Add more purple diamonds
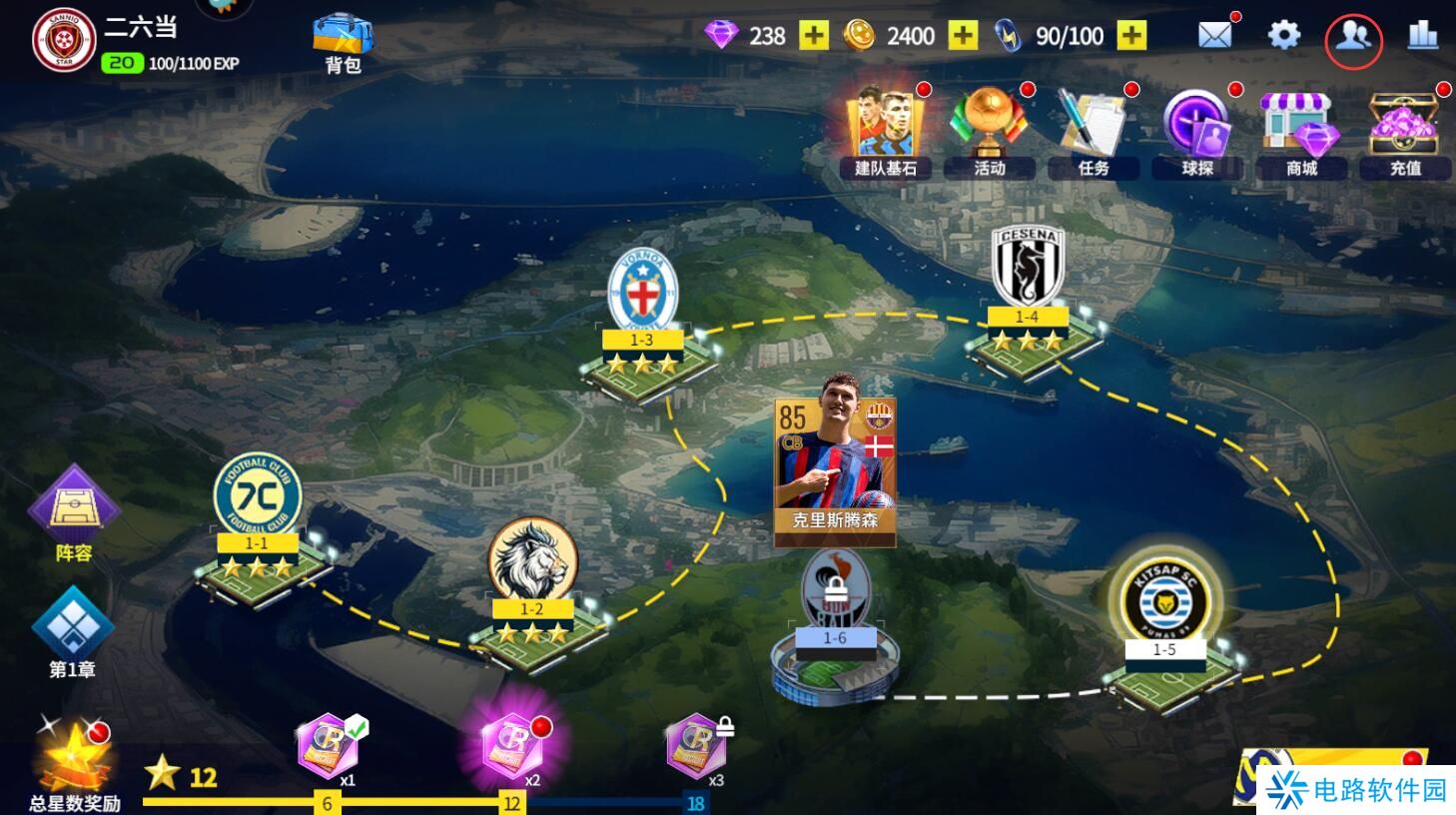This screenshot has height=815, width=1456. 815,36
